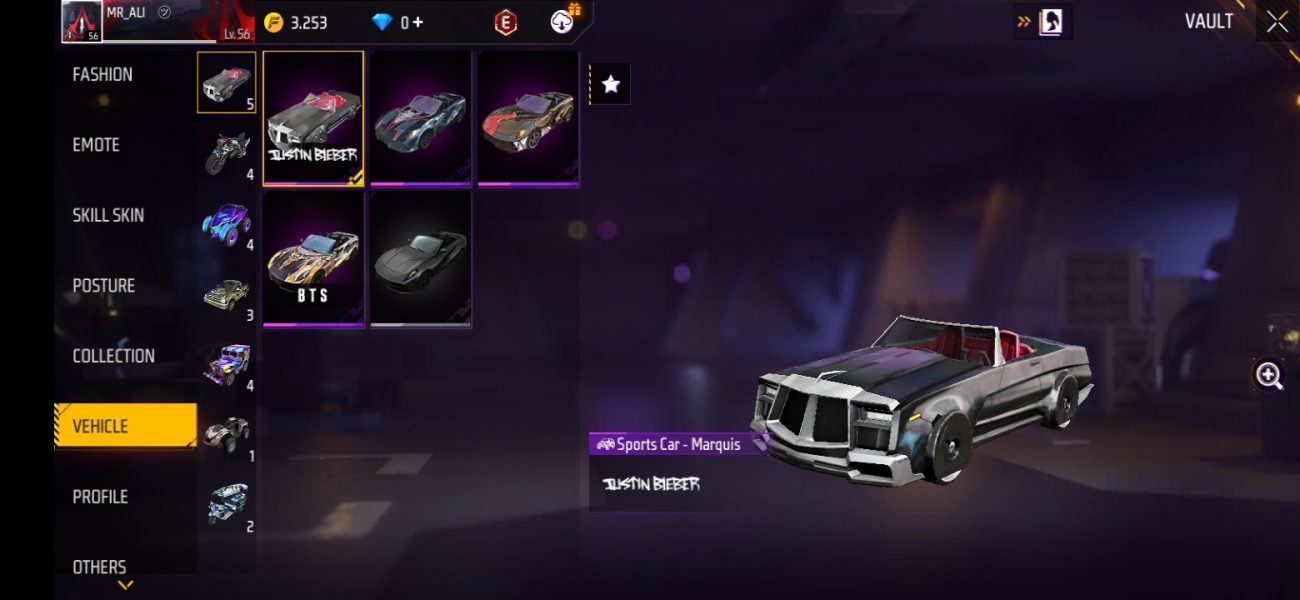
Task: Open the player profile avatar
Action: click(x=82, y=21)
